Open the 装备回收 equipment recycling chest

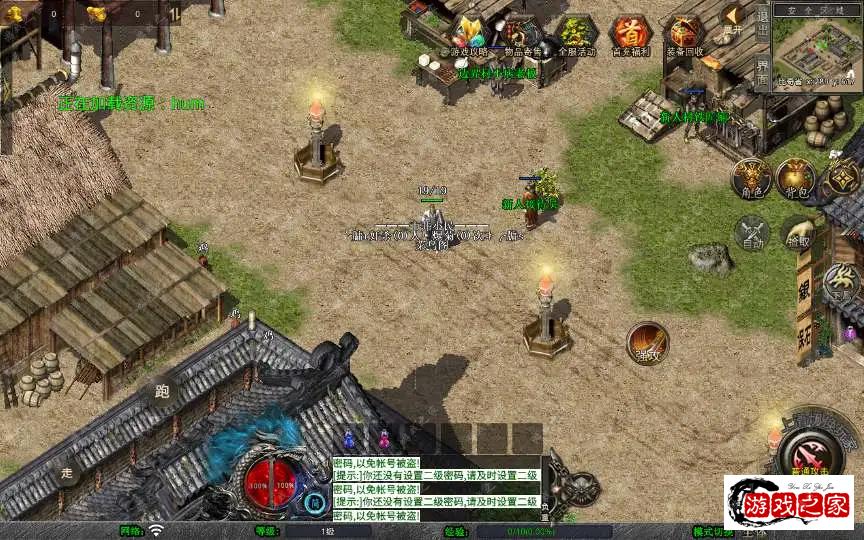(684, 34)
